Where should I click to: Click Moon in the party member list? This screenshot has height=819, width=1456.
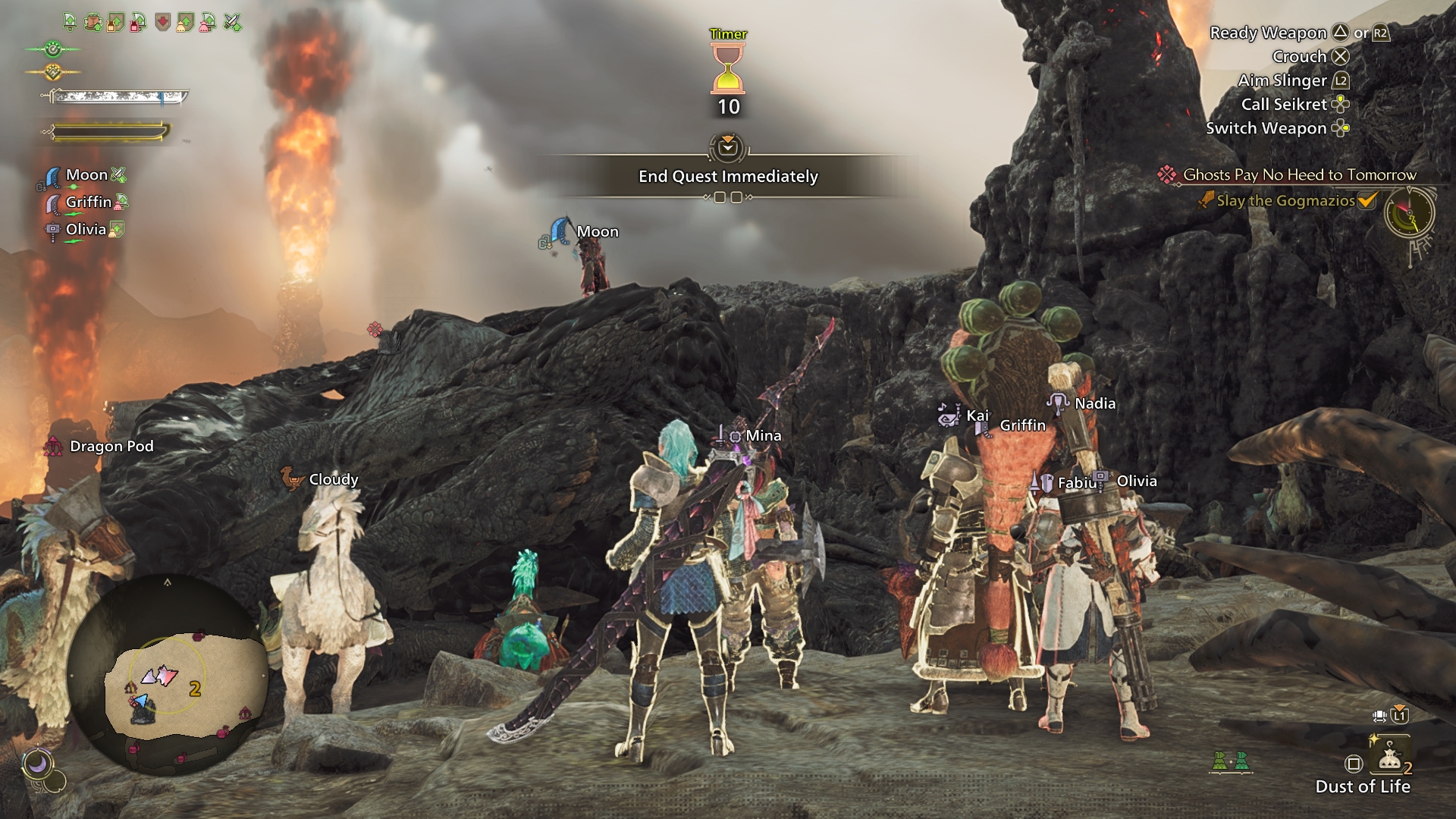[x=86, y=175]
